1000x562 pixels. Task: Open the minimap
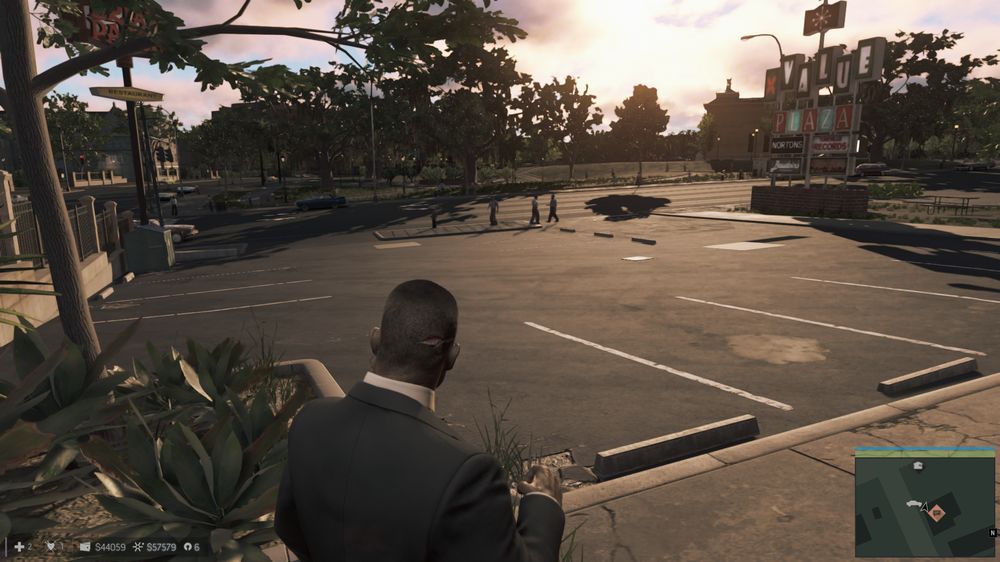925,502
